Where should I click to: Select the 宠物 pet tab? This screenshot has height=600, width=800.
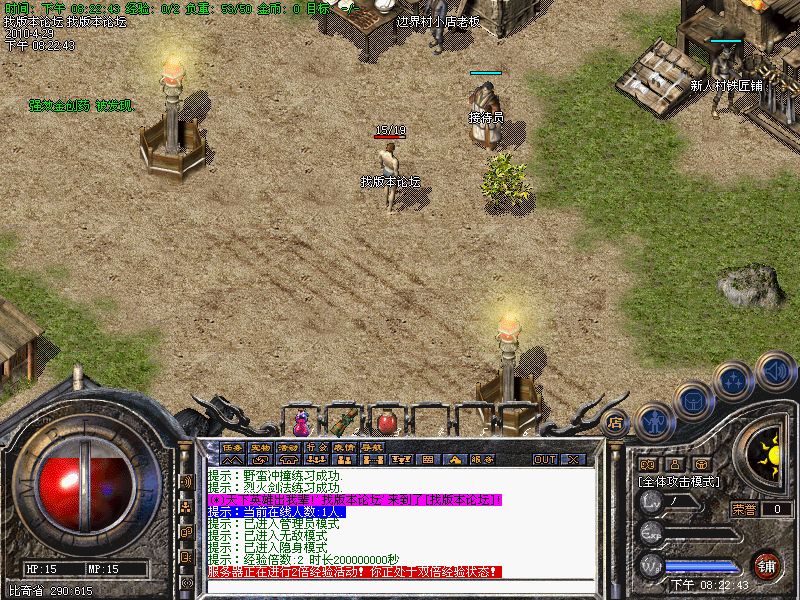coord(261,447)
